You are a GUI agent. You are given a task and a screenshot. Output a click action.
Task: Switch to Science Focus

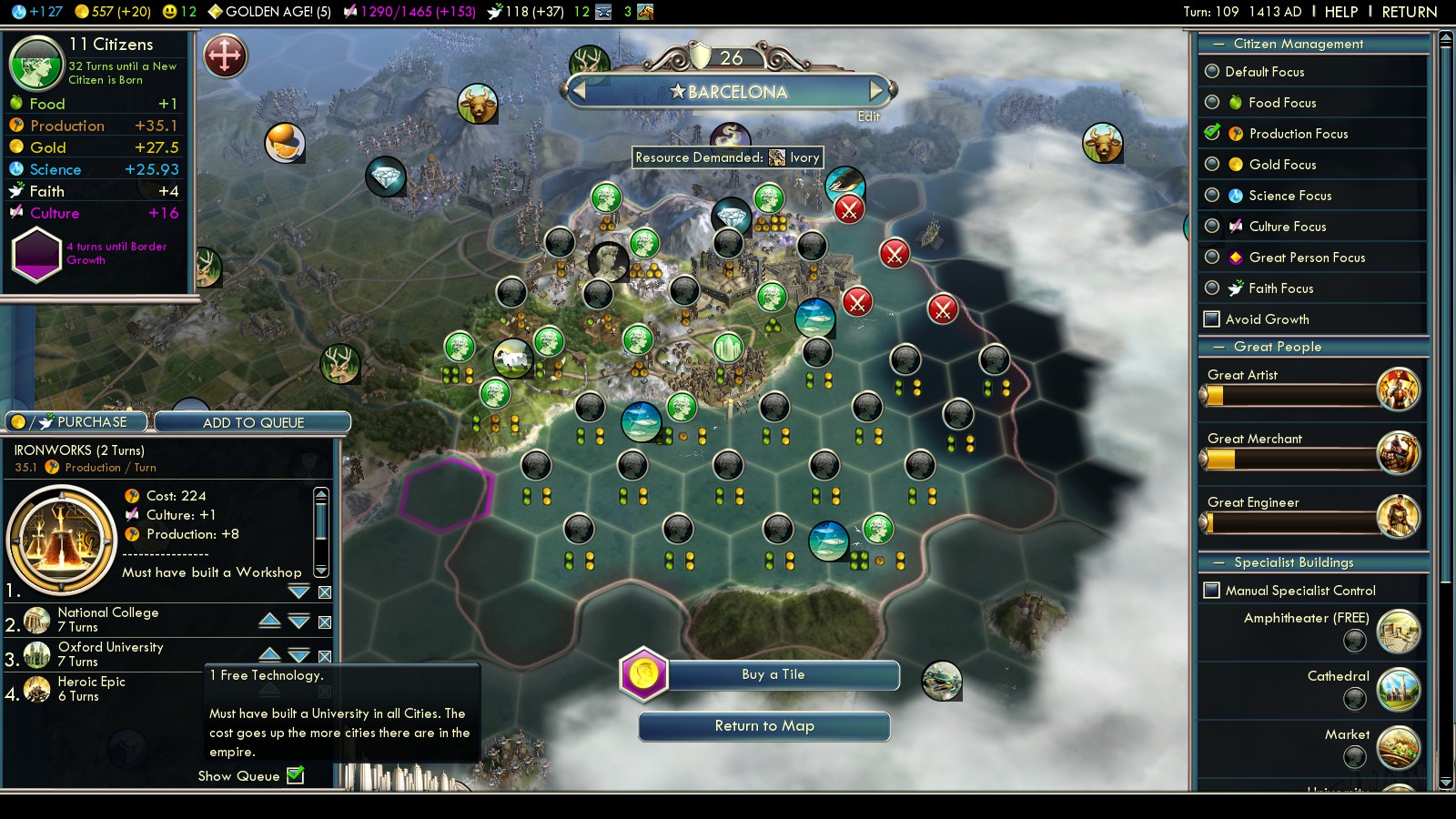[x=1212, y=196]
